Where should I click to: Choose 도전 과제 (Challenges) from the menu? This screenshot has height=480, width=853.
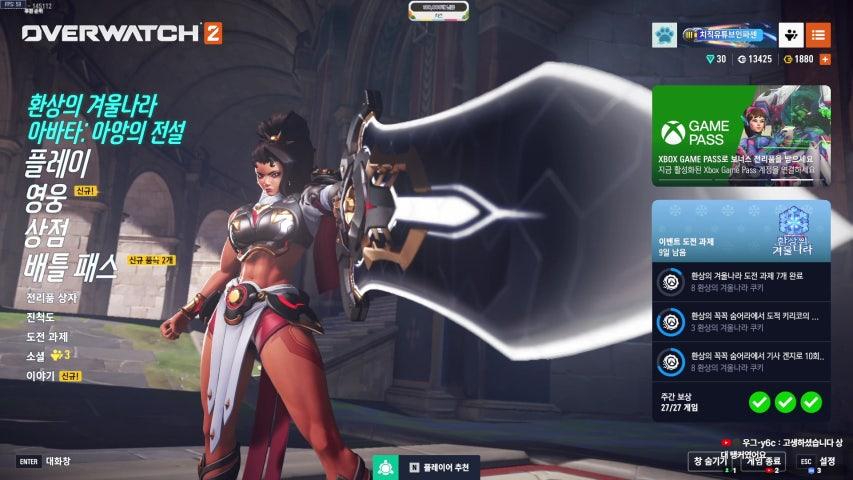[x=47, y=336]
